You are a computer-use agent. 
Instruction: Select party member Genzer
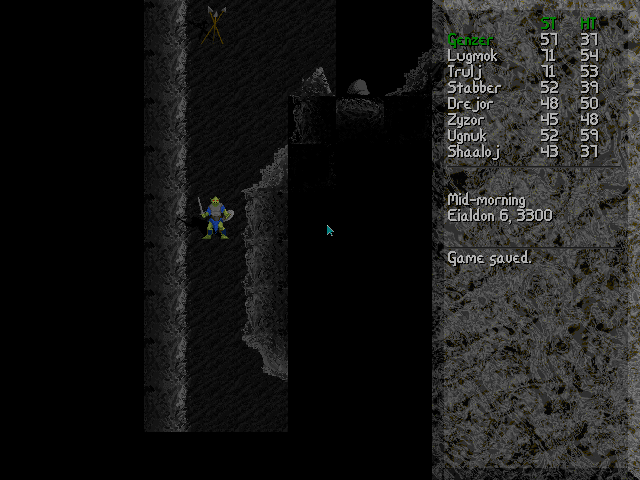(470, 40)
